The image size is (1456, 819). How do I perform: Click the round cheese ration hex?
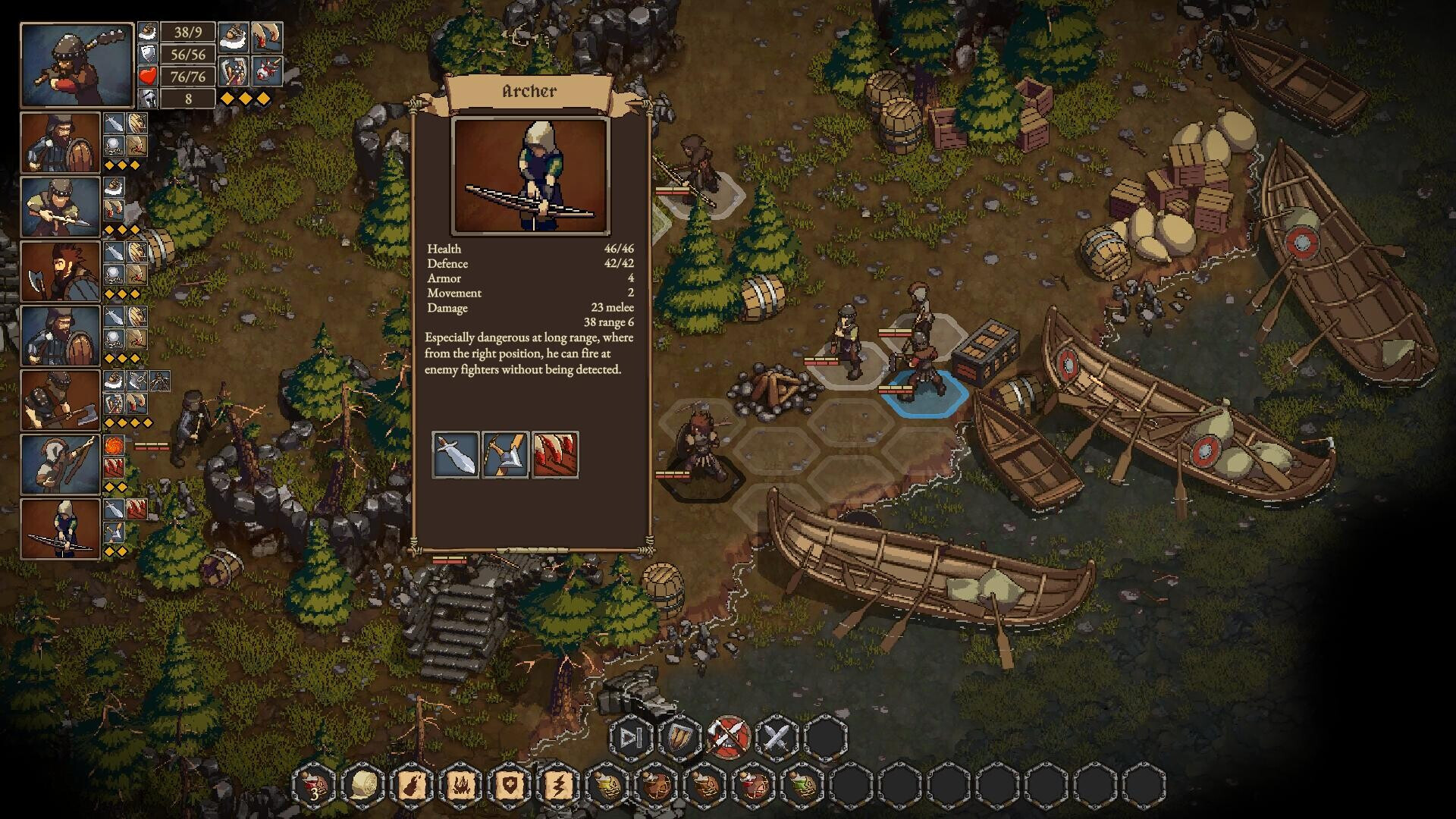[x=362, y=786]
